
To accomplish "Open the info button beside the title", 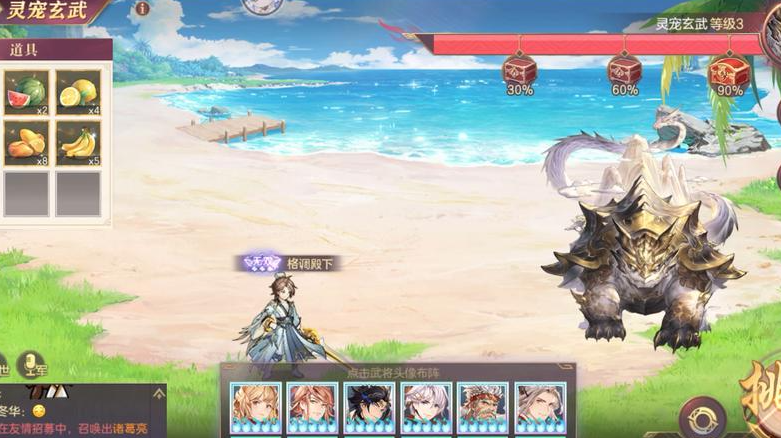I will [x=142, y=8].
